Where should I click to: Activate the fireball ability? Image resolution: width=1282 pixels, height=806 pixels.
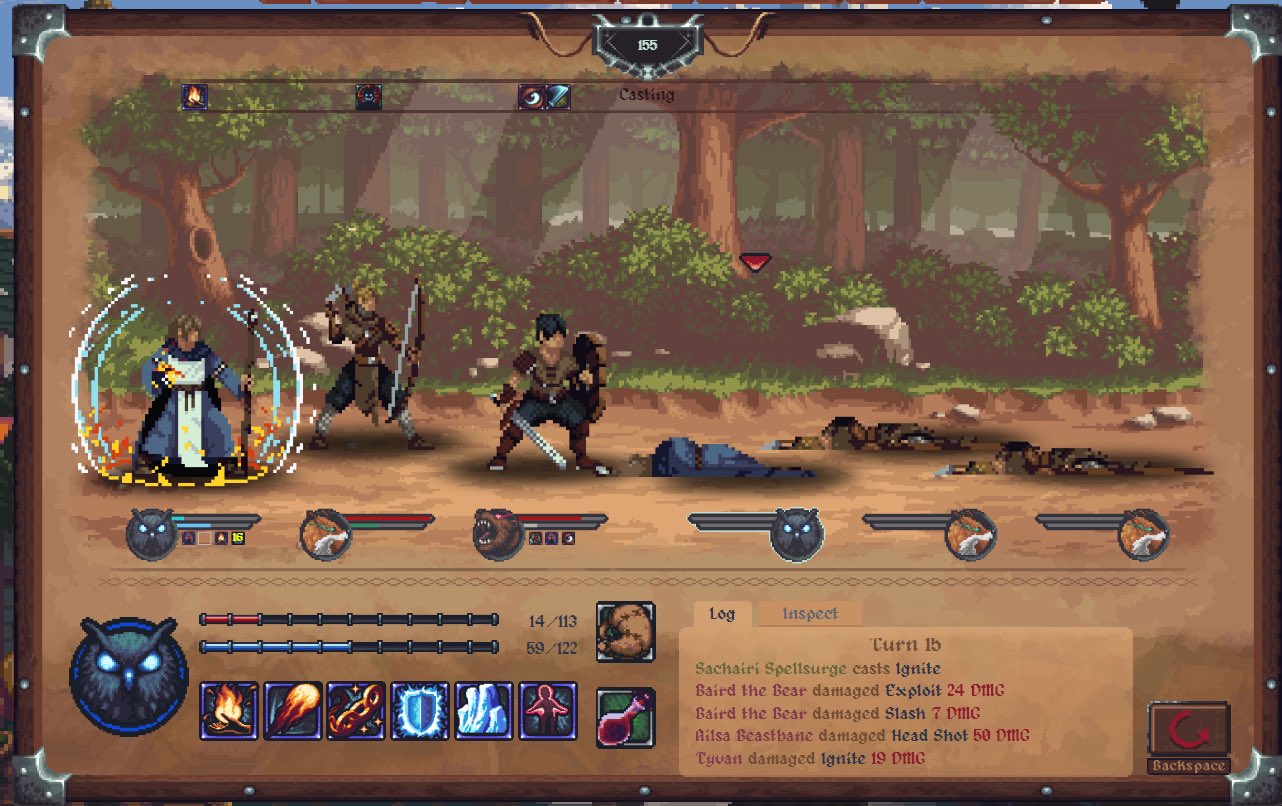pyautogui.click(x=293, y=711)
